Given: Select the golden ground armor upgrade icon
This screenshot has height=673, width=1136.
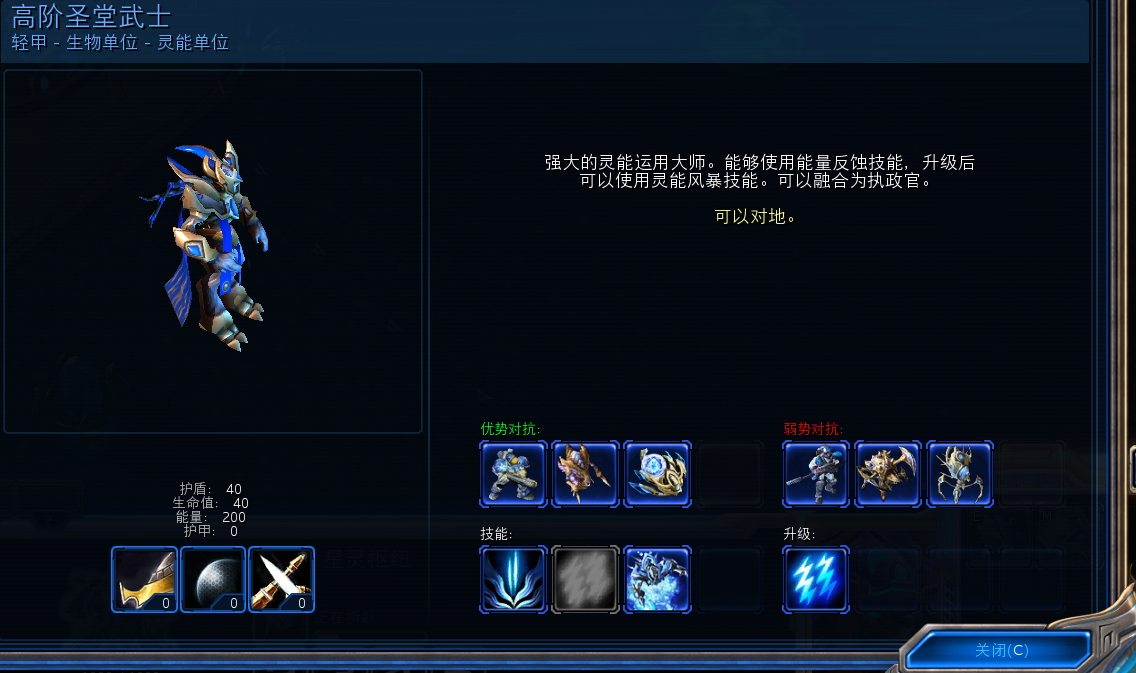Looking at the screenshot, I should [x=144, y=579].
